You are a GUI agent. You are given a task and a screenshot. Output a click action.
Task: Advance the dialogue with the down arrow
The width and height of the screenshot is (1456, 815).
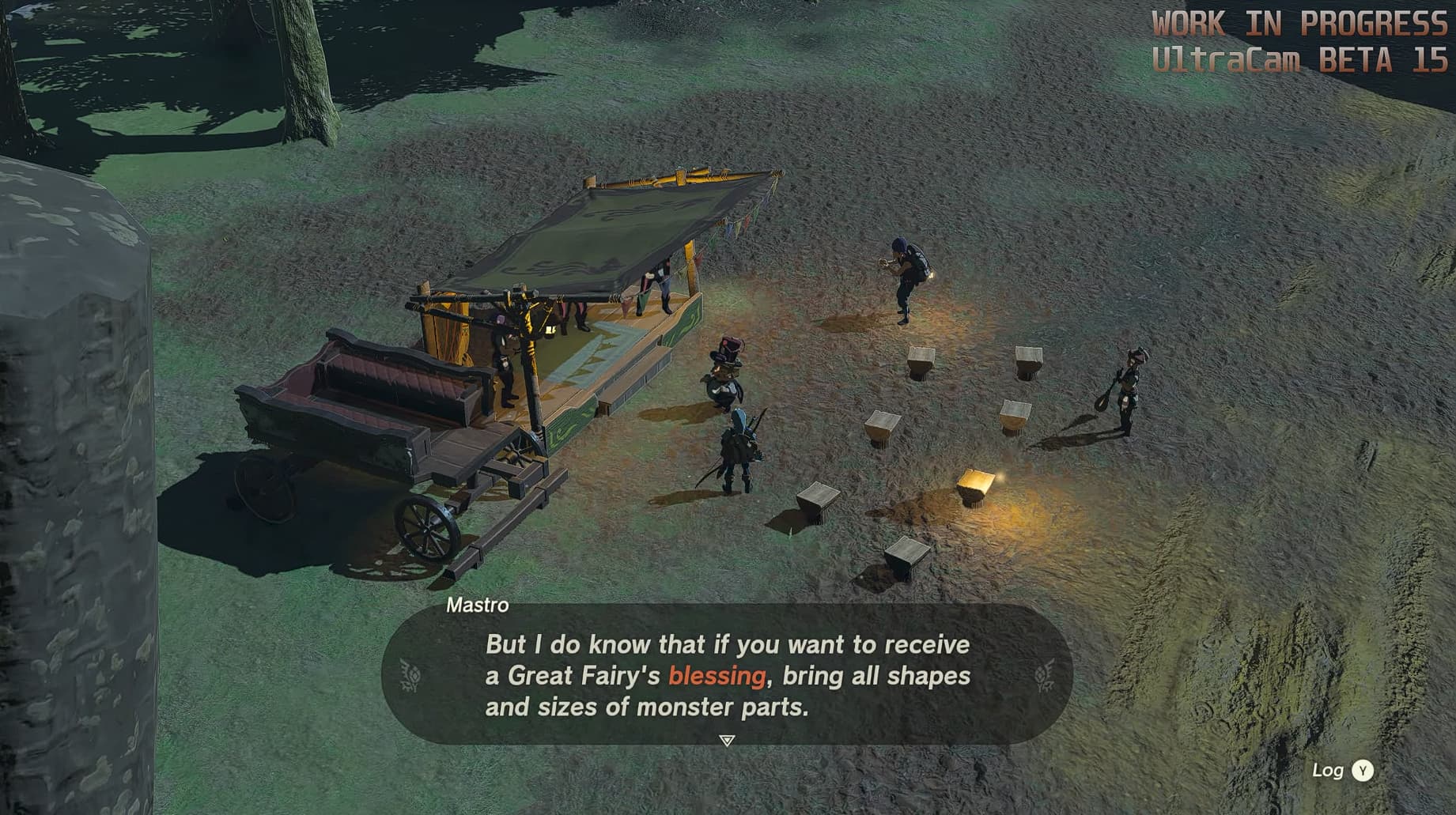tap(724, 739)
